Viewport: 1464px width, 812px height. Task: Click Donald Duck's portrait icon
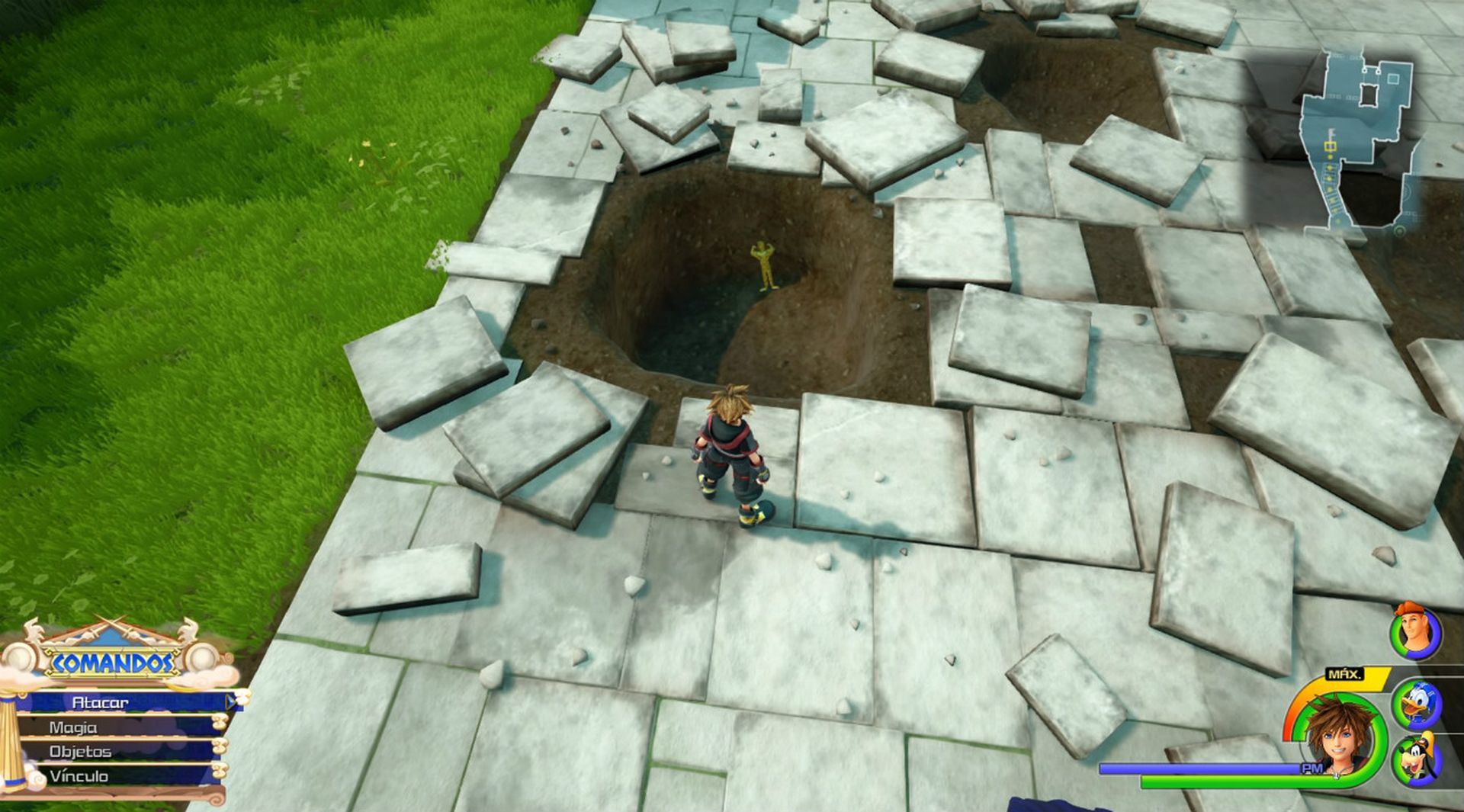point(1418,703)
